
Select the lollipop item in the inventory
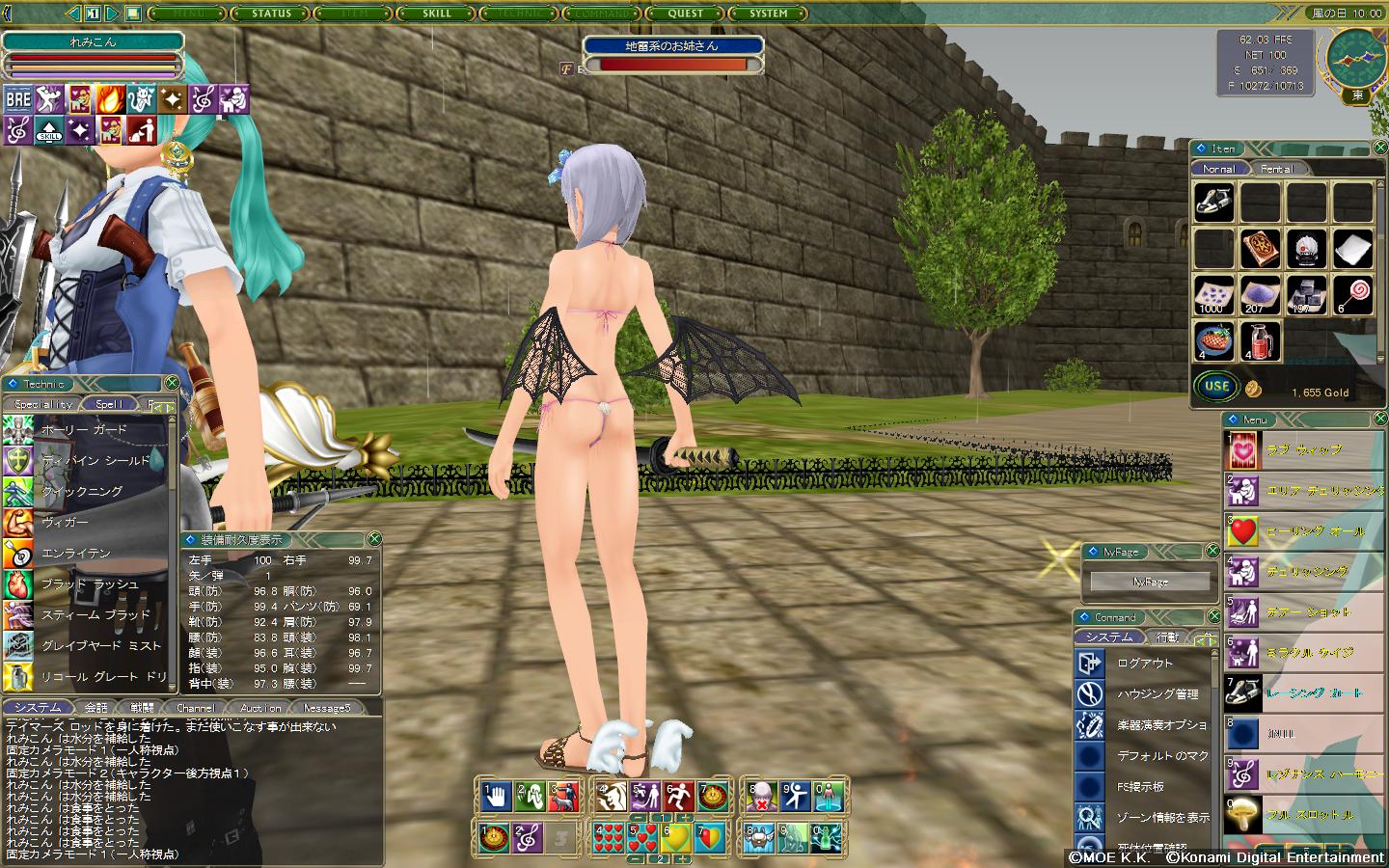[1353, 294]
